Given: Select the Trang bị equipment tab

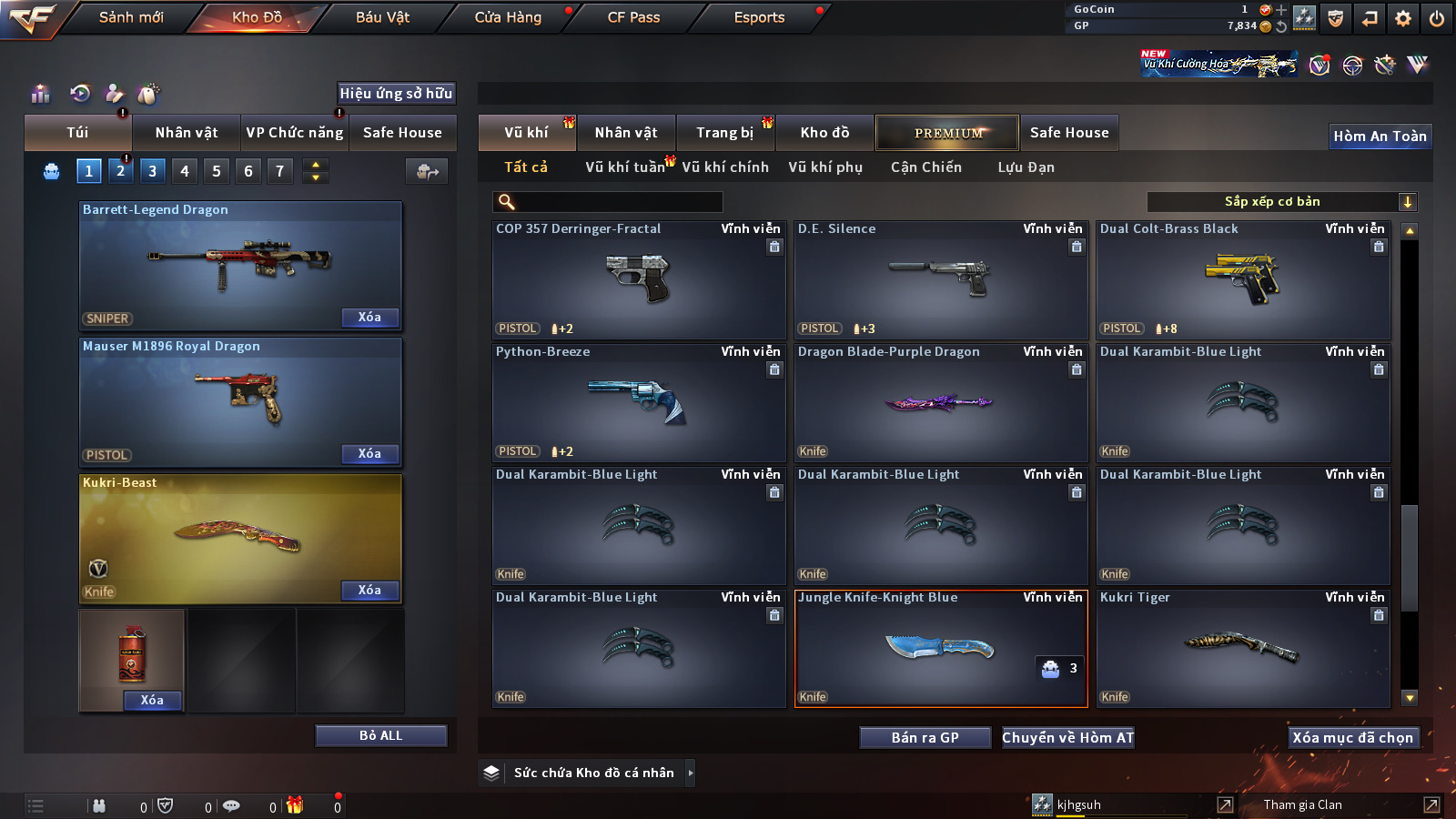Looking at the screenshot, I should (x=724, y=133).
